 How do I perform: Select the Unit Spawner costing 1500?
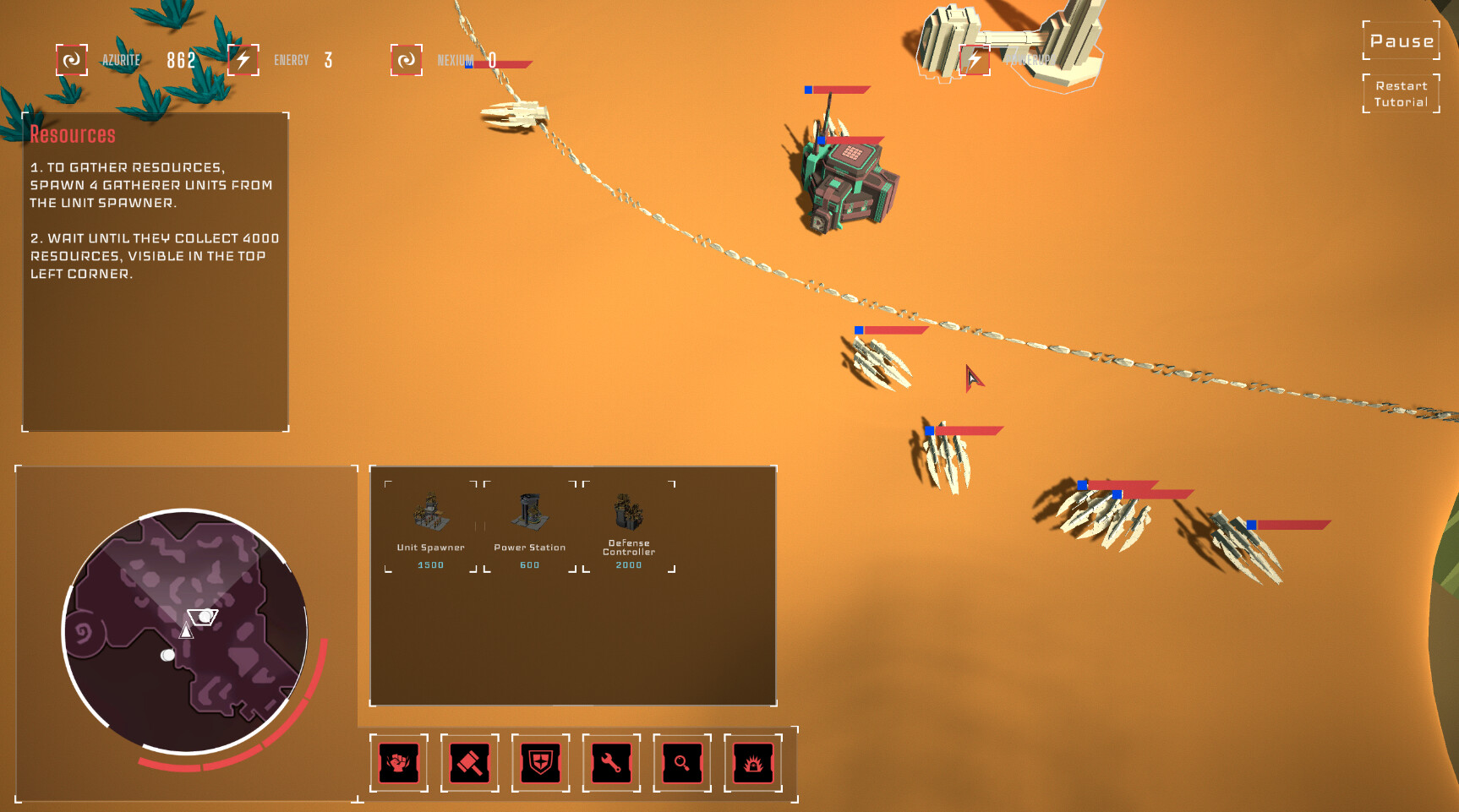point(429,520)
